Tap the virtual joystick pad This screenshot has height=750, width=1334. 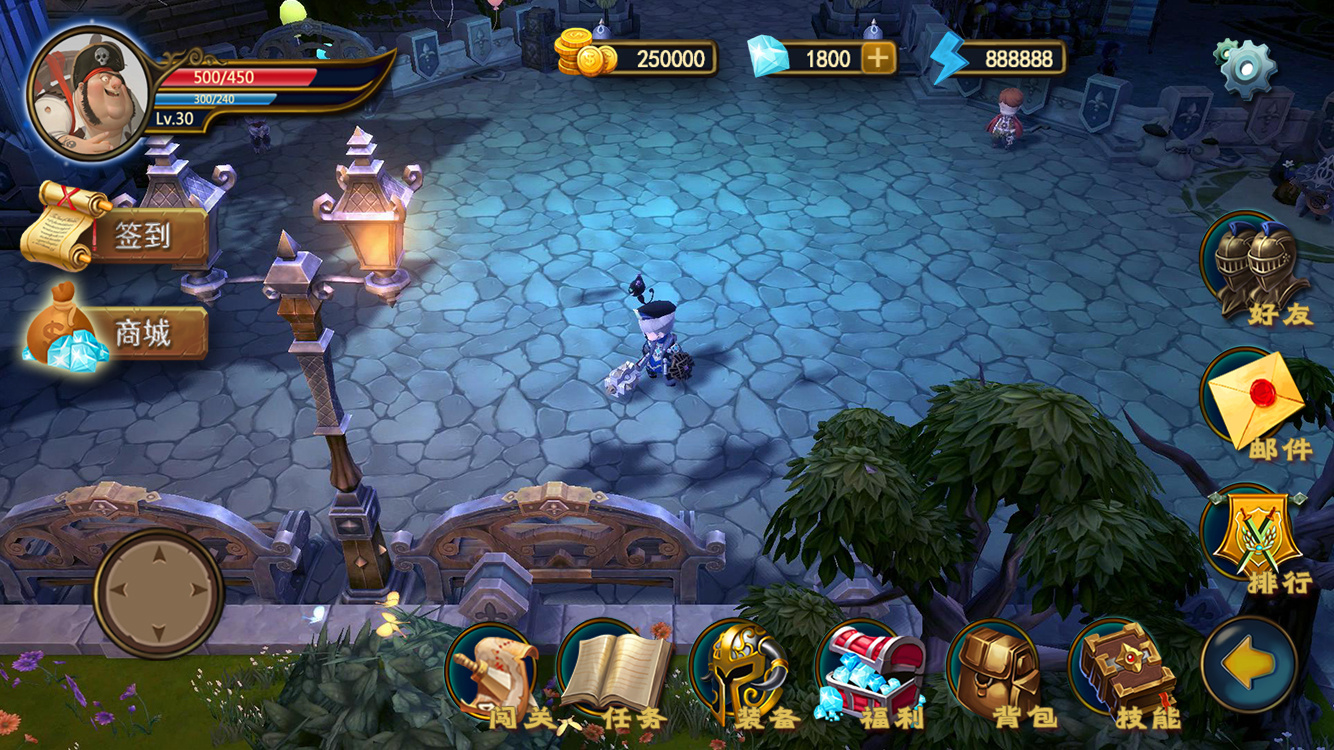(x=159, y=592)
